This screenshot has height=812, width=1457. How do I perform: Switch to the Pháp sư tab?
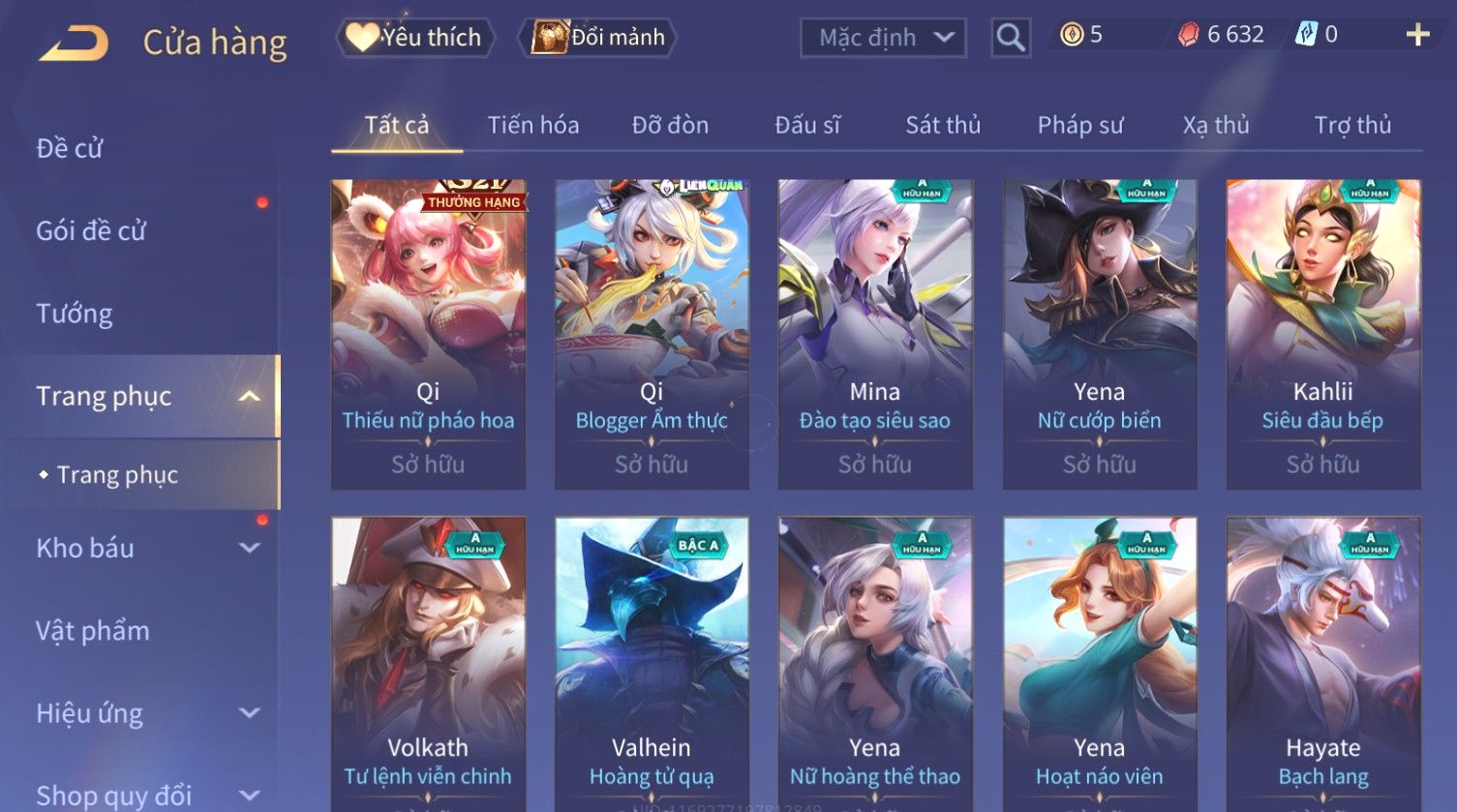pyautogui.click(x=1080, y=125)
